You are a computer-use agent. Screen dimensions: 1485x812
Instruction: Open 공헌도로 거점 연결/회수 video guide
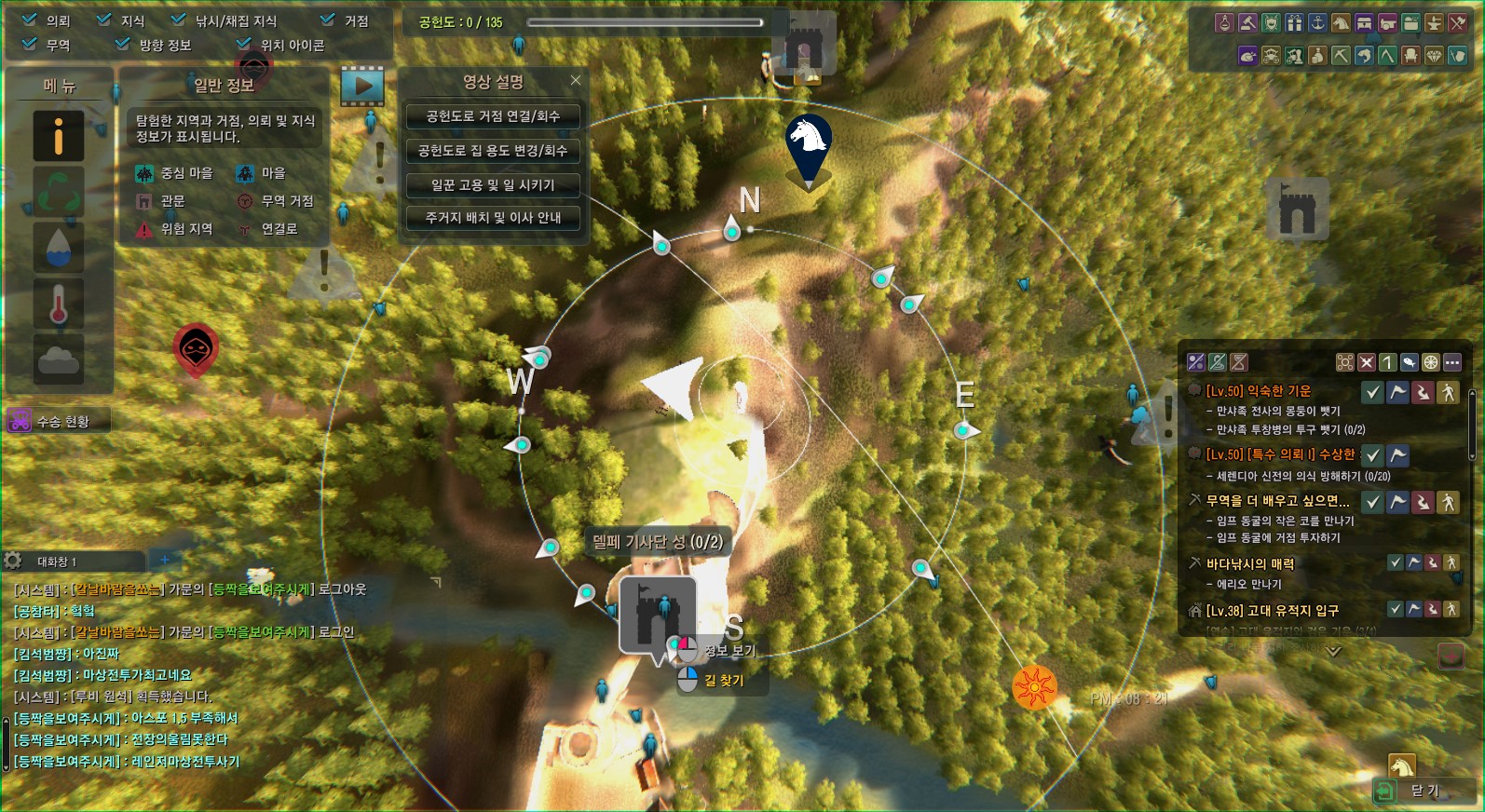coord(493,116)
